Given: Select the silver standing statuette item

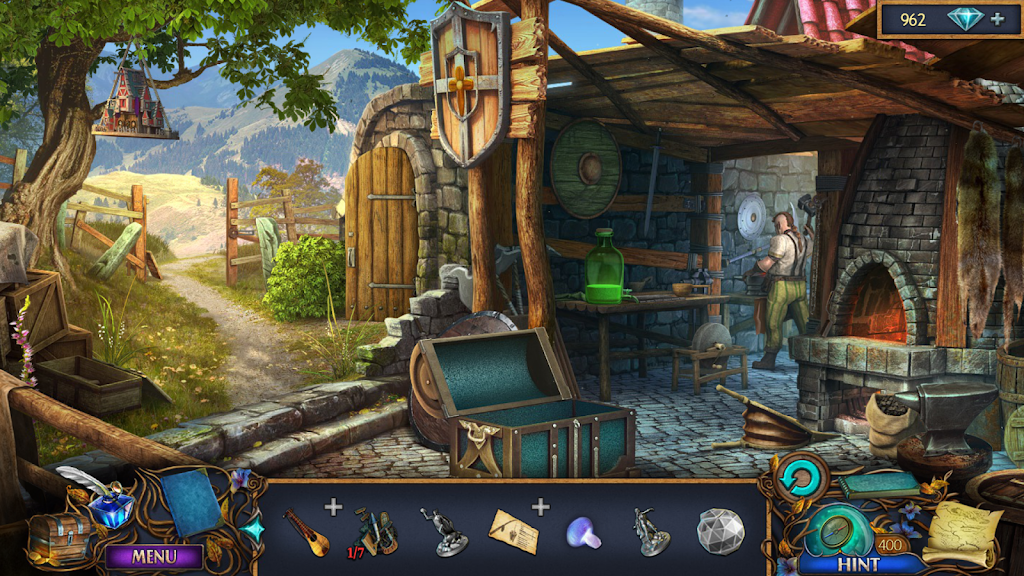Looking at the screenshot, I should (652, 531).
